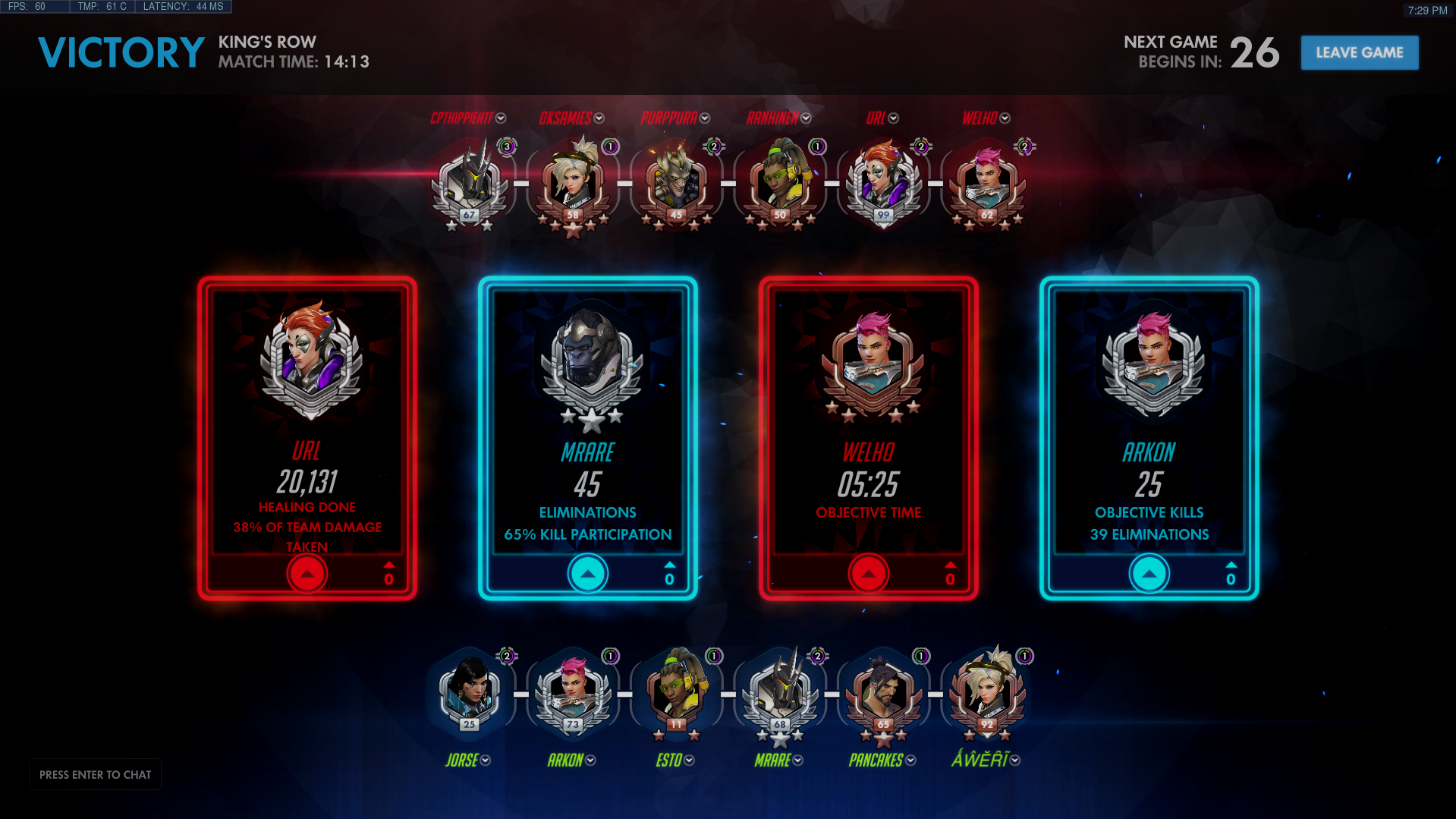Select ESTO's Lúcio portrait

click(x=677, y=692)
